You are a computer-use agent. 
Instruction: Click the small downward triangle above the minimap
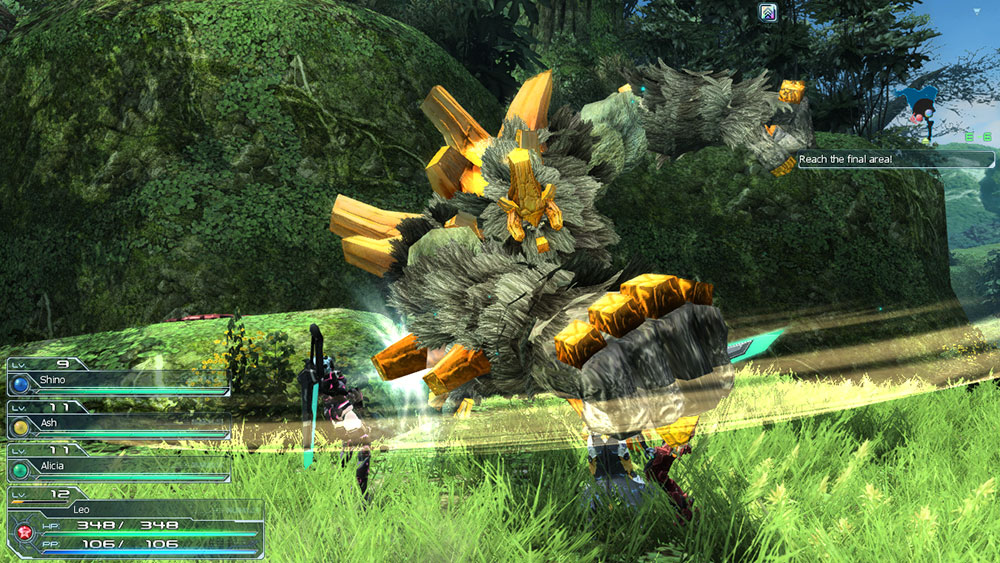coord(977,11)
